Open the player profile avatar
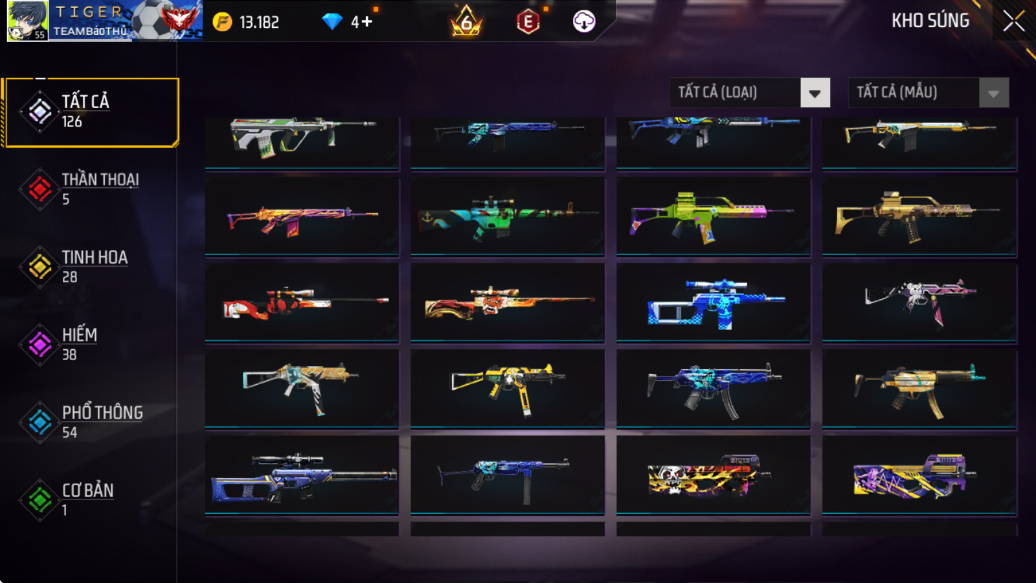The height and width of the screenshot is (583, 1036). coord(27,20)
